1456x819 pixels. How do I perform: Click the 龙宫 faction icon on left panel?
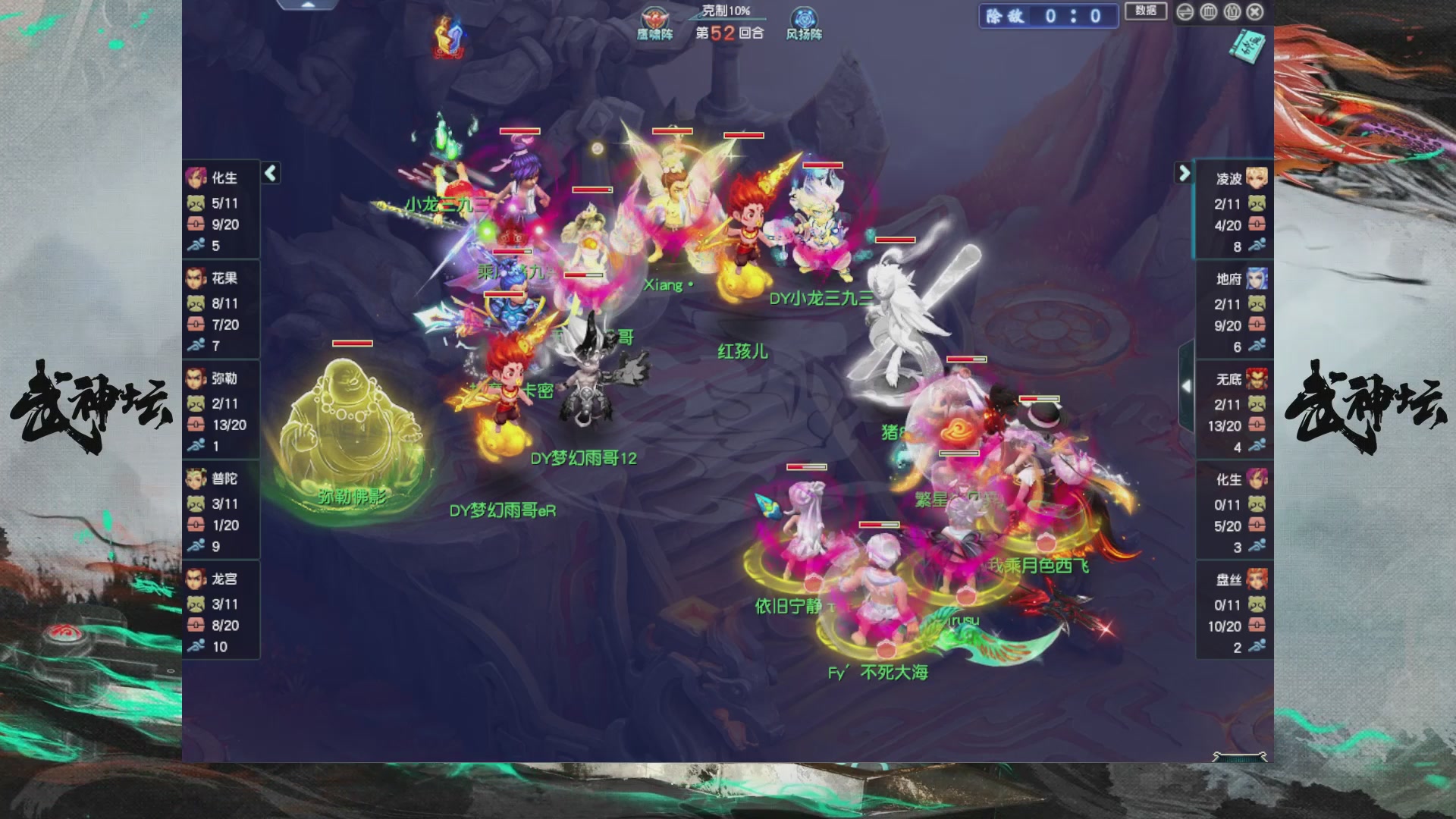click(x=195, y=579)
